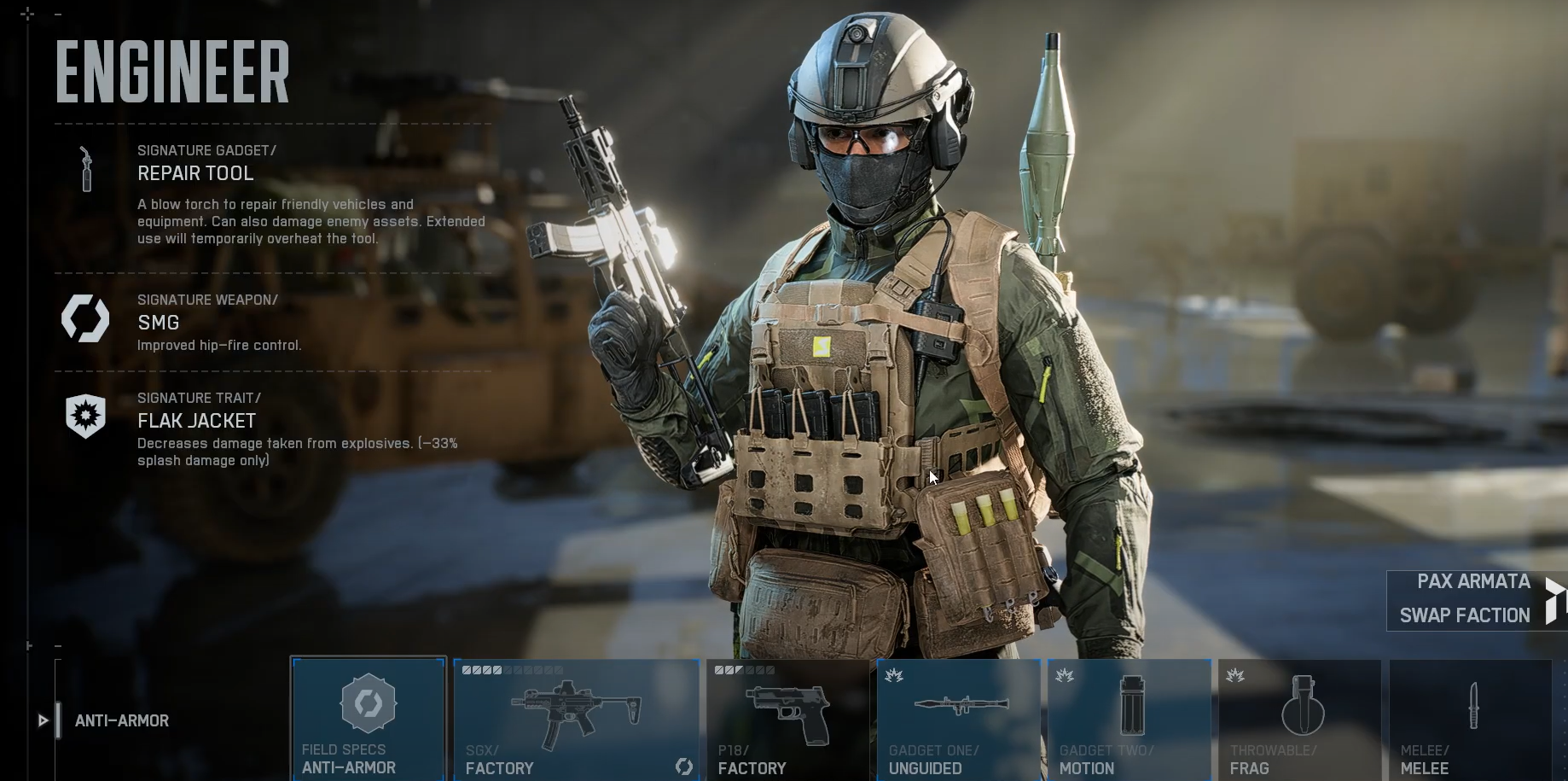Change the Frag throwable slot
Viewport: 1568px width, 781px height.
tap(1300, 719)
